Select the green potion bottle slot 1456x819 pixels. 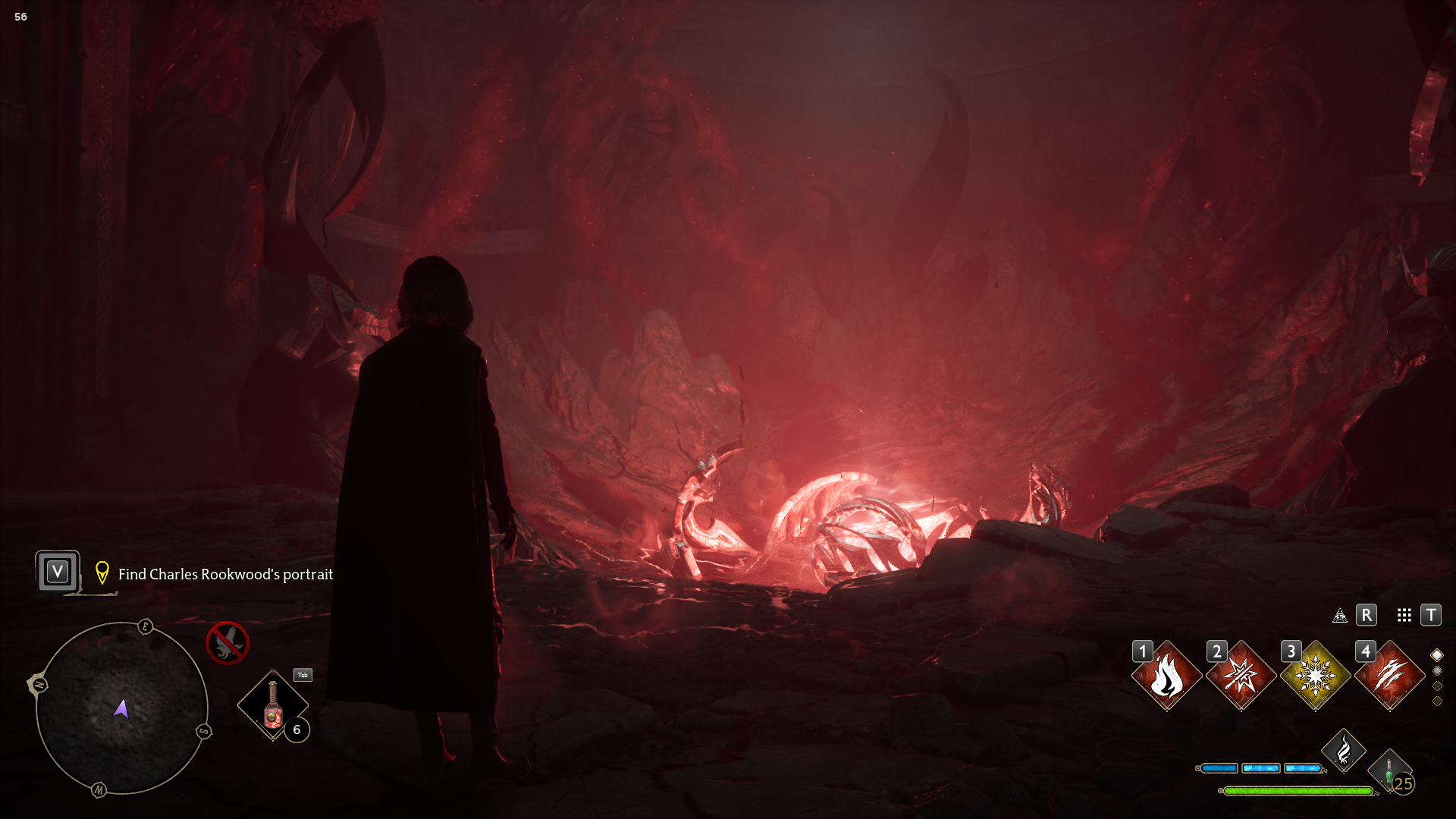click(x=1389, y=771)
